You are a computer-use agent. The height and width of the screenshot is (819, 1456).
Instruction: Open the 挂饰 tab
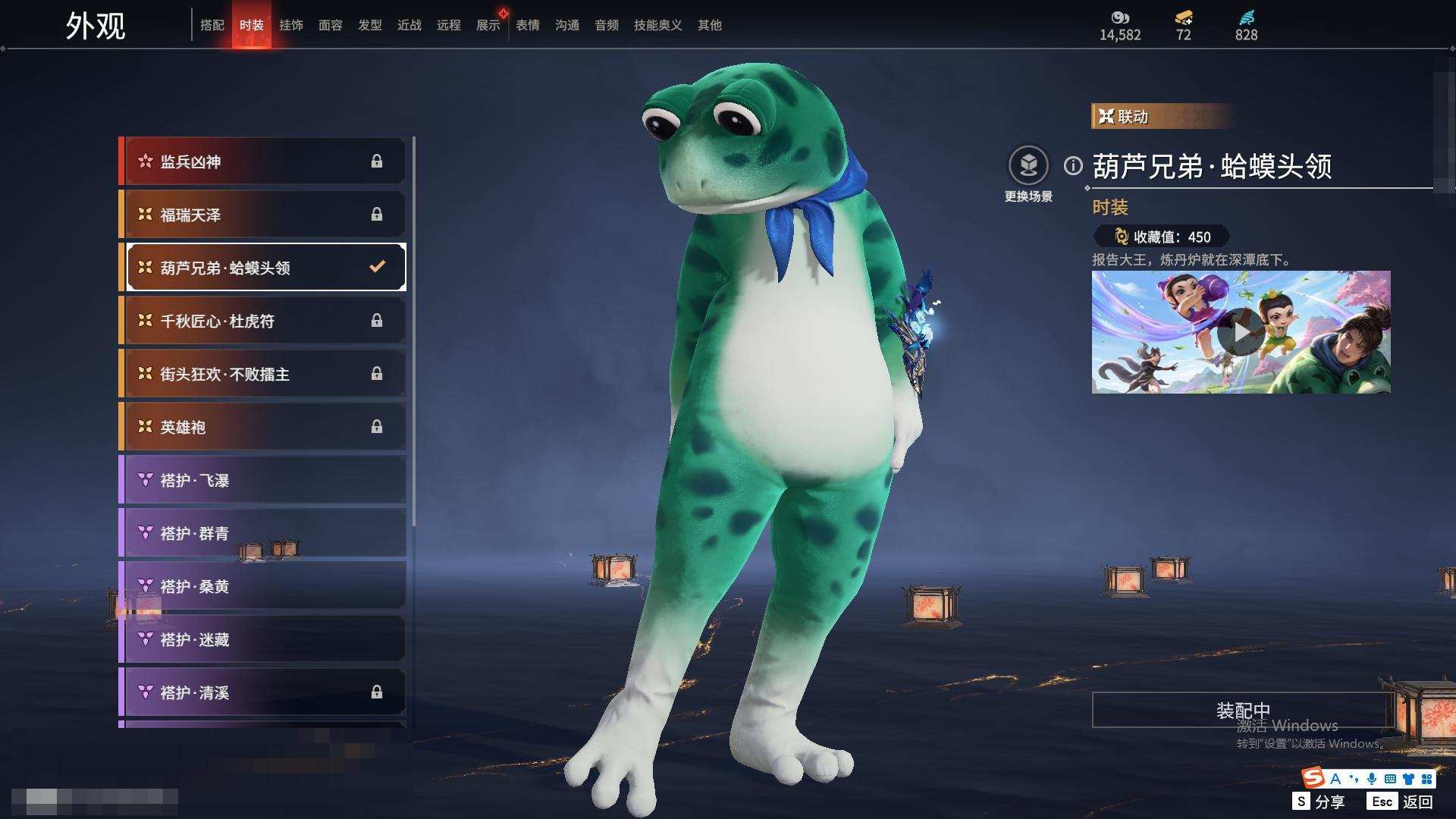pos(291,25)
